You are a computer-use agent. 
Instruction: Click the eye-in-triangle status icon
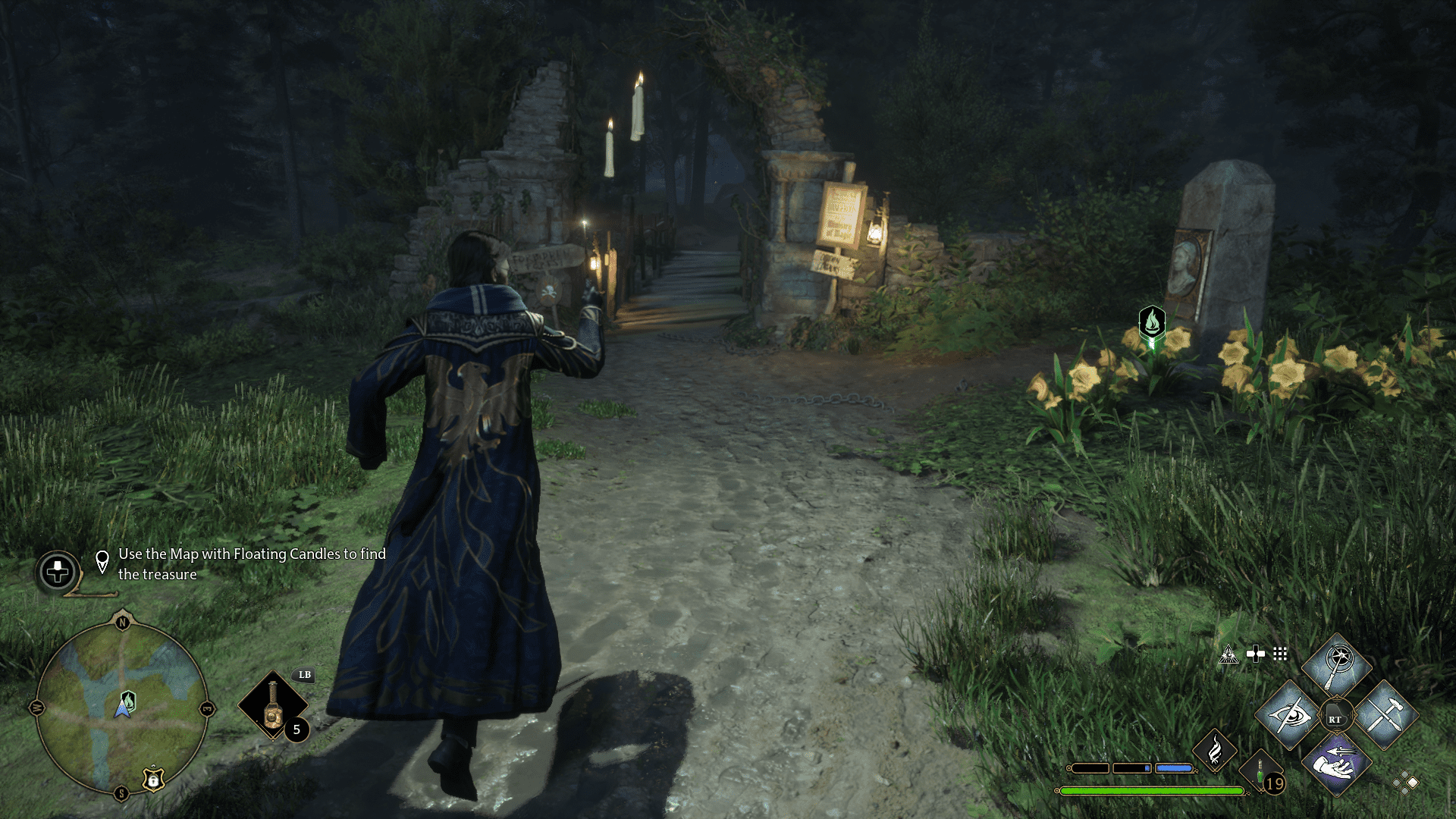(1228, 654)
